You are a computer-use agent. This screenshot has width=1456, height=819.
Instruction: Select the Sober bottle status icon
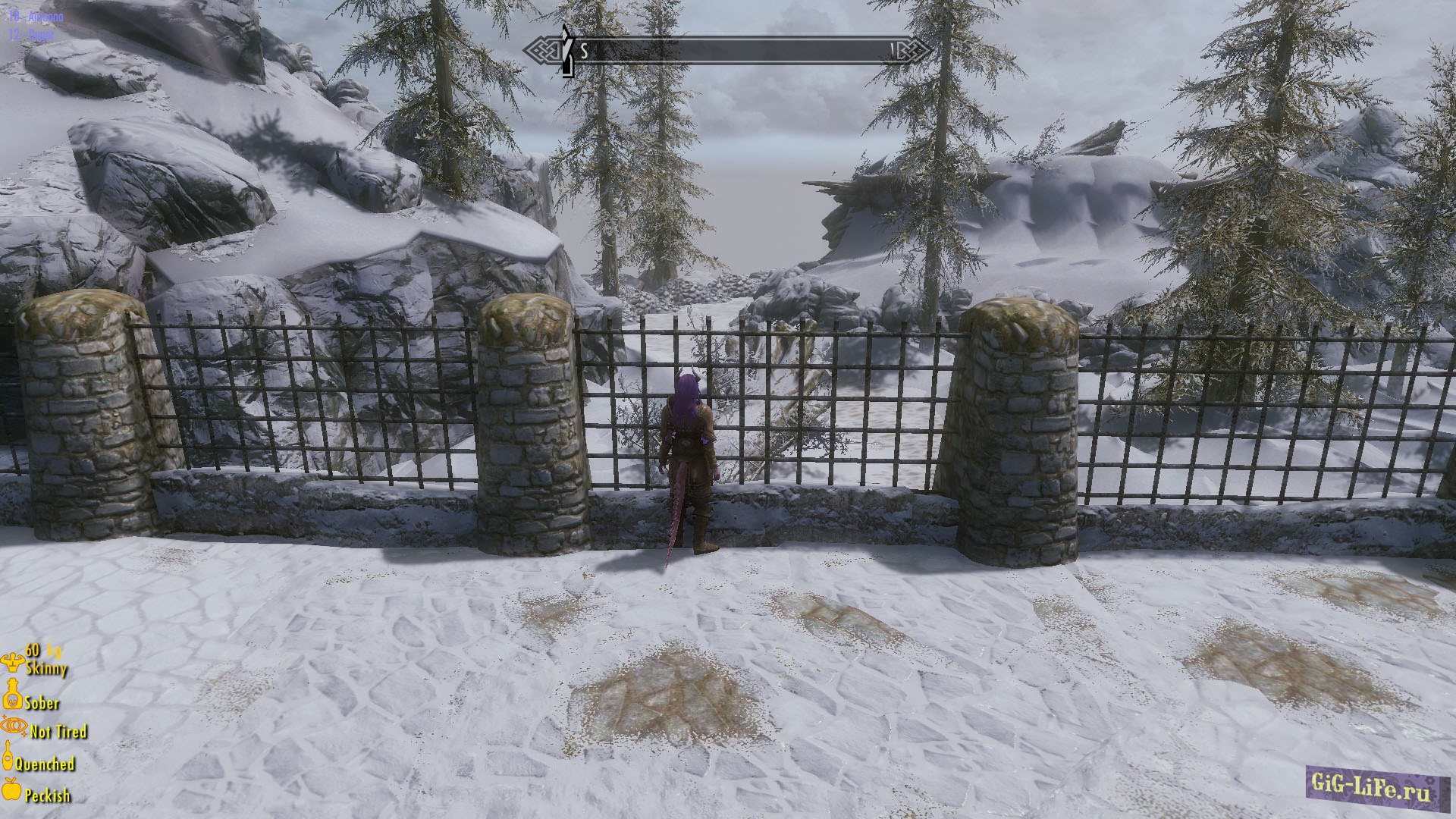[11, 695]
